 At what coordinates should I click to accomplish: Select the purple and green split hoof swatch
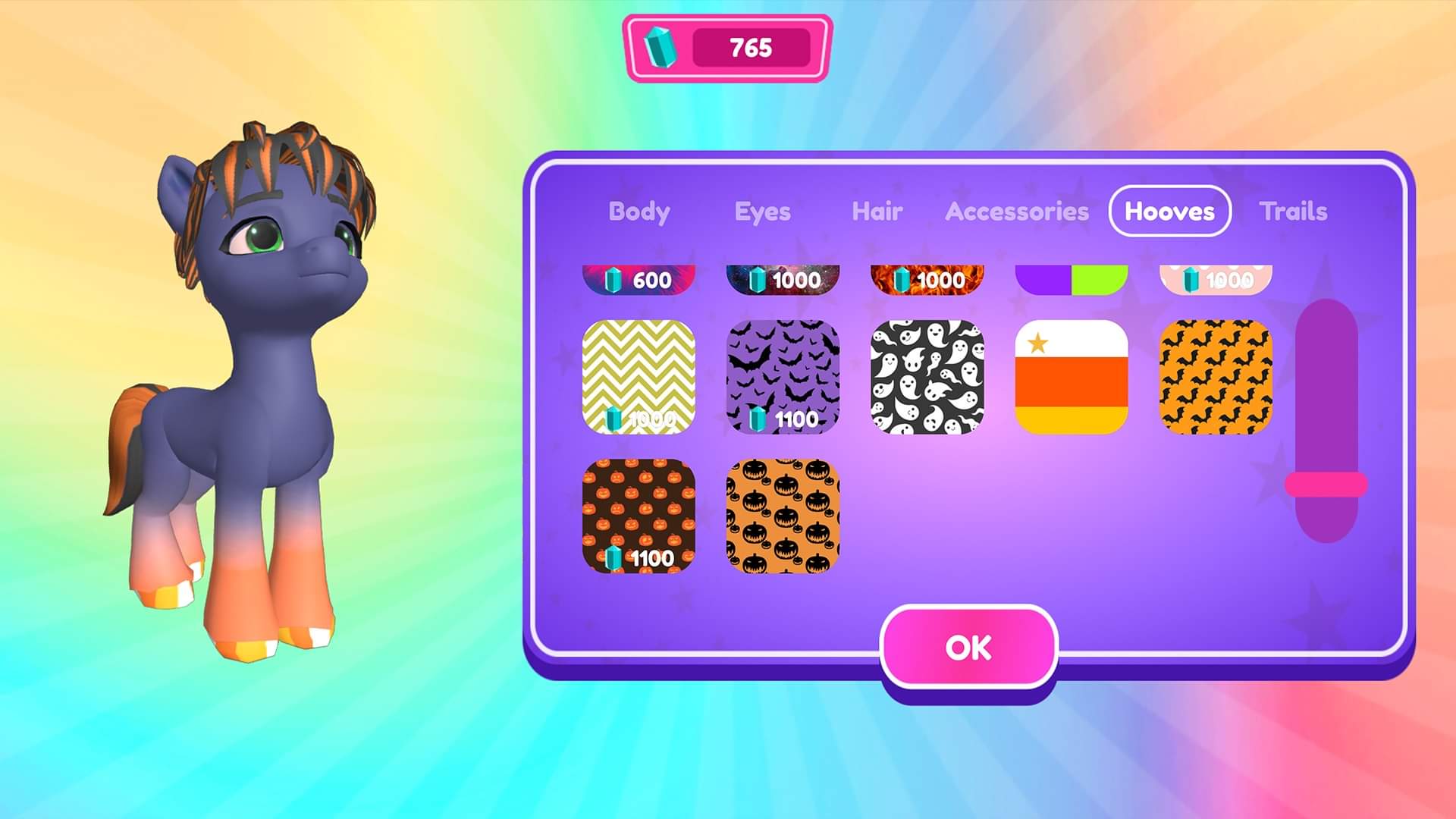pos(1072,277)
